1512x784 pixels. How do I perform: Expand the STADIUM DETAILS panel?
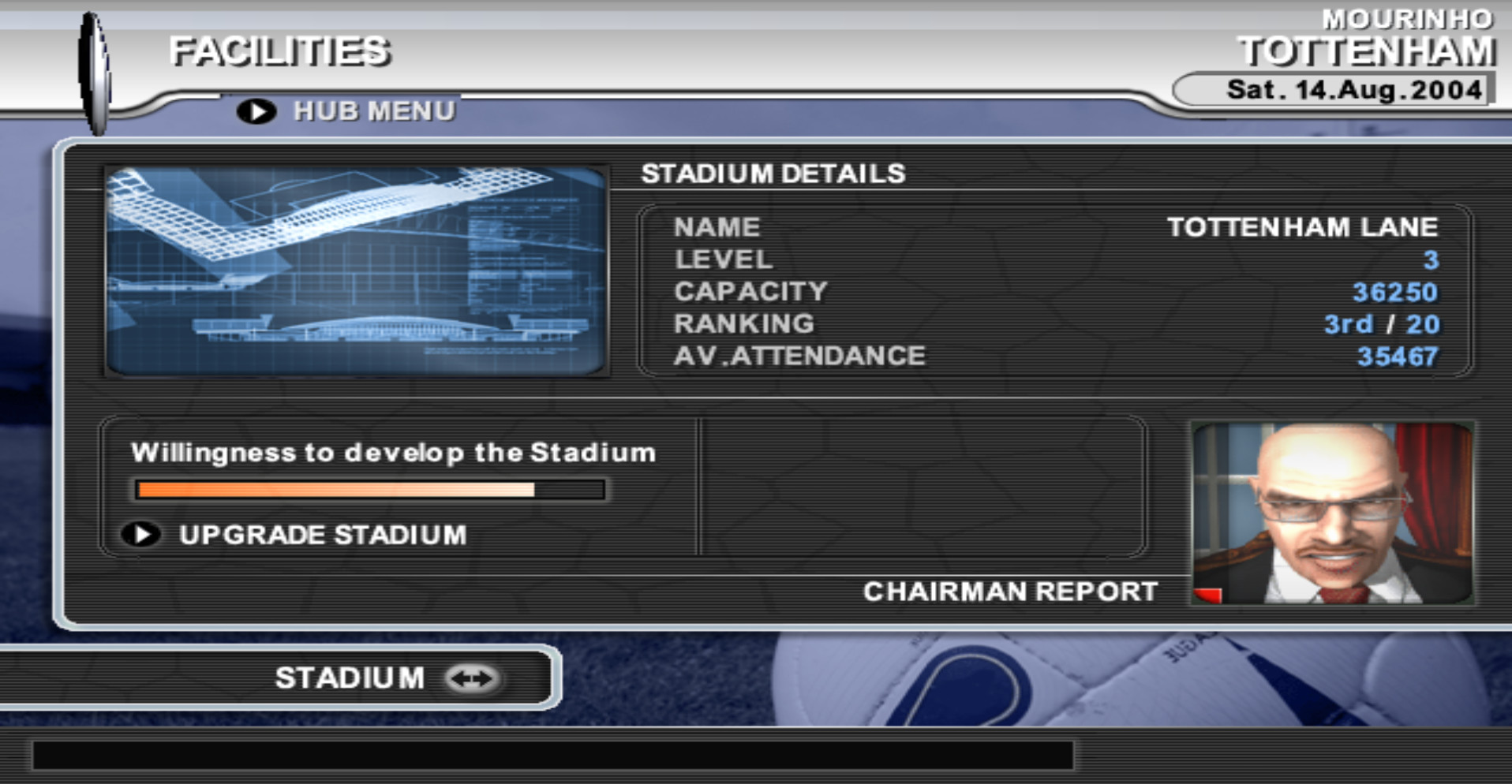pos(773,174)
